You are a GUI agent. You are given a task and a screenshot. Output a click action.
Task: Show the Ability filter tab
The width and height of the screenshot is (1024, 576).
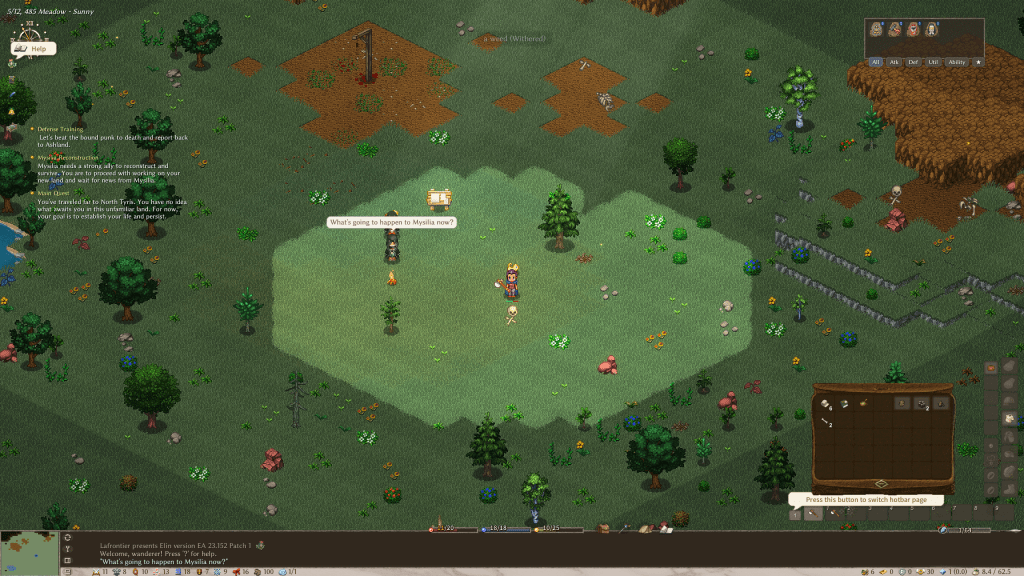(957, 62)
